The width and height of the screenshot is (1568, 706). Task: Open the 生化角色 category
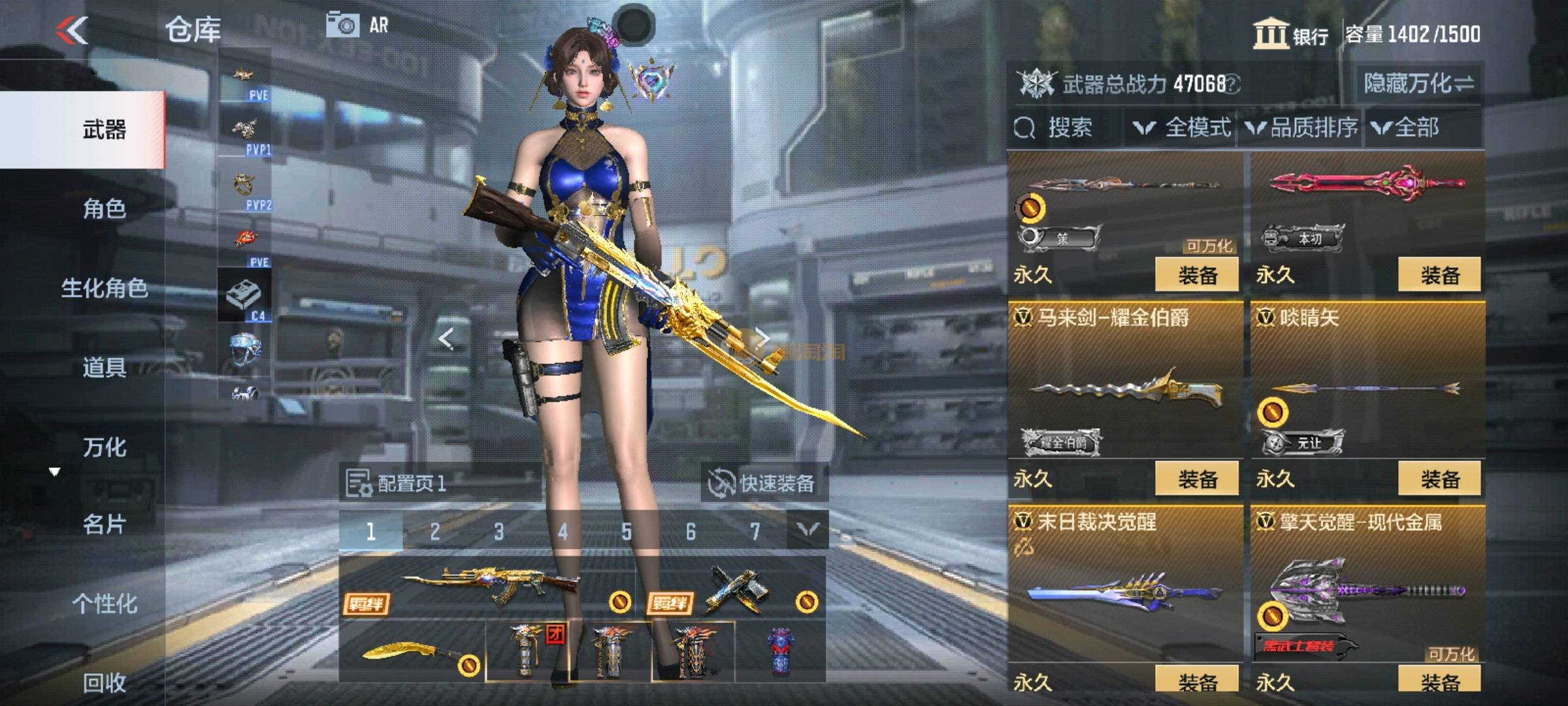click(105, 288)
